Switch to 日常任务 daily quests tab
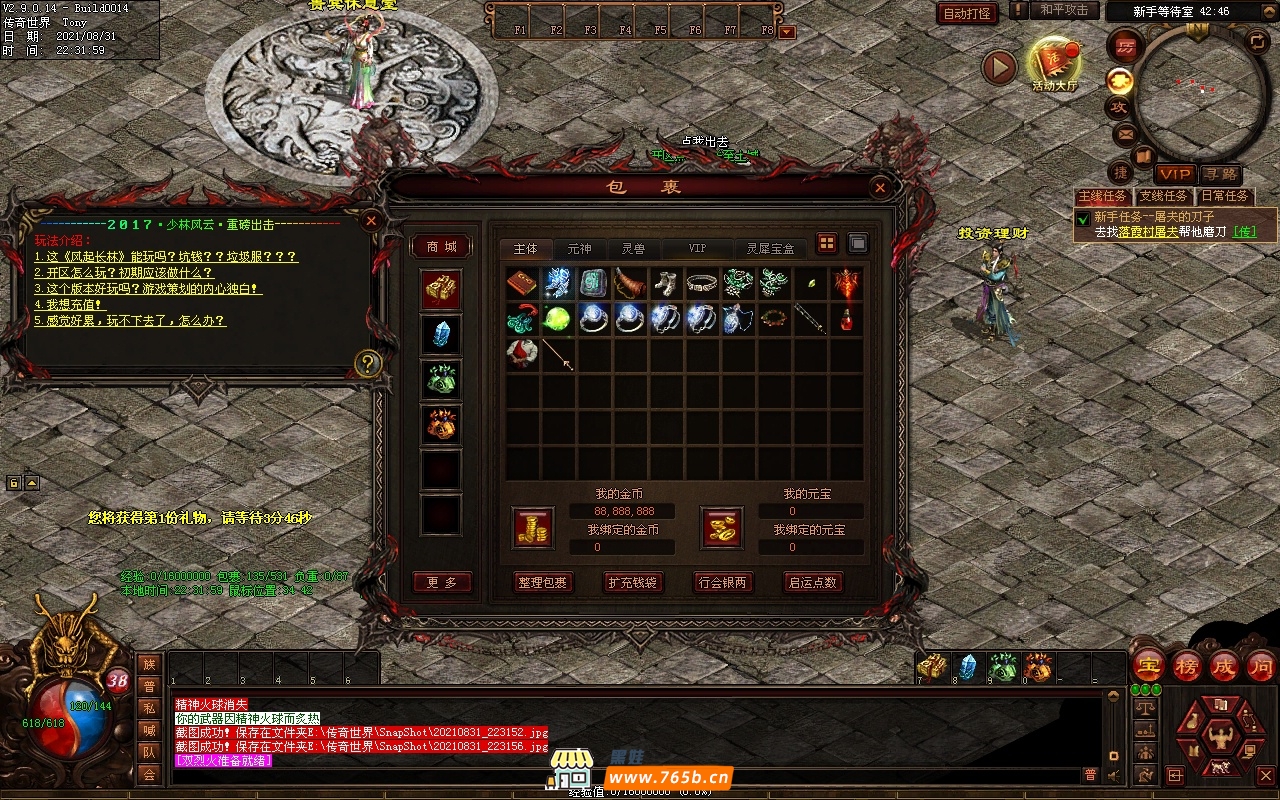The height and width of the screenshot is (800, 1280). pos(1224,196)
